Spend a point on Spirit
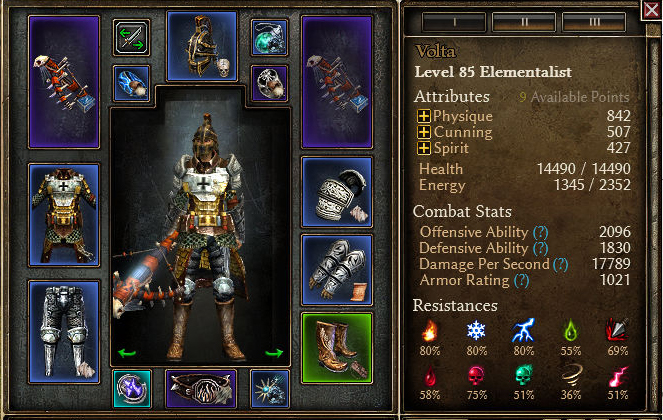Screen dimensions: 663x420 [424, 149]
